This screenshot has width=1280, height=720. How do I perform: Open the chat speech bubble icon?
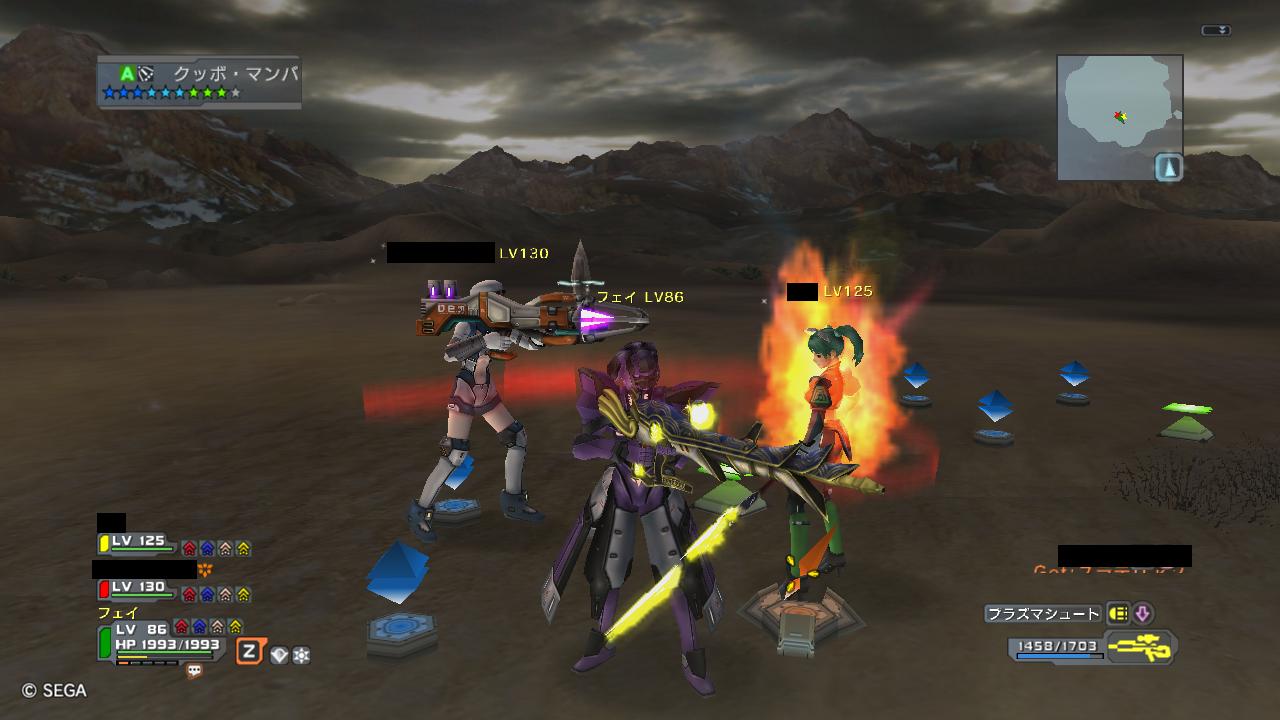194,672
